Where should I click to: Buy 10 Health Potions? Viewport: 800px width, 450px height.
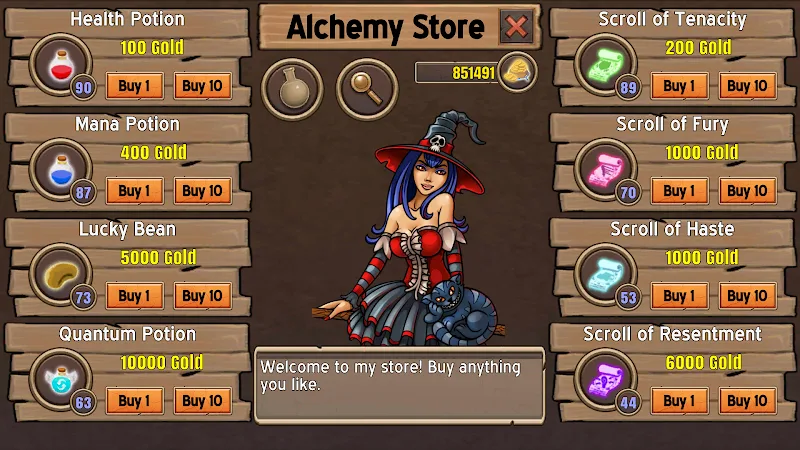click(x=202, y=86)
